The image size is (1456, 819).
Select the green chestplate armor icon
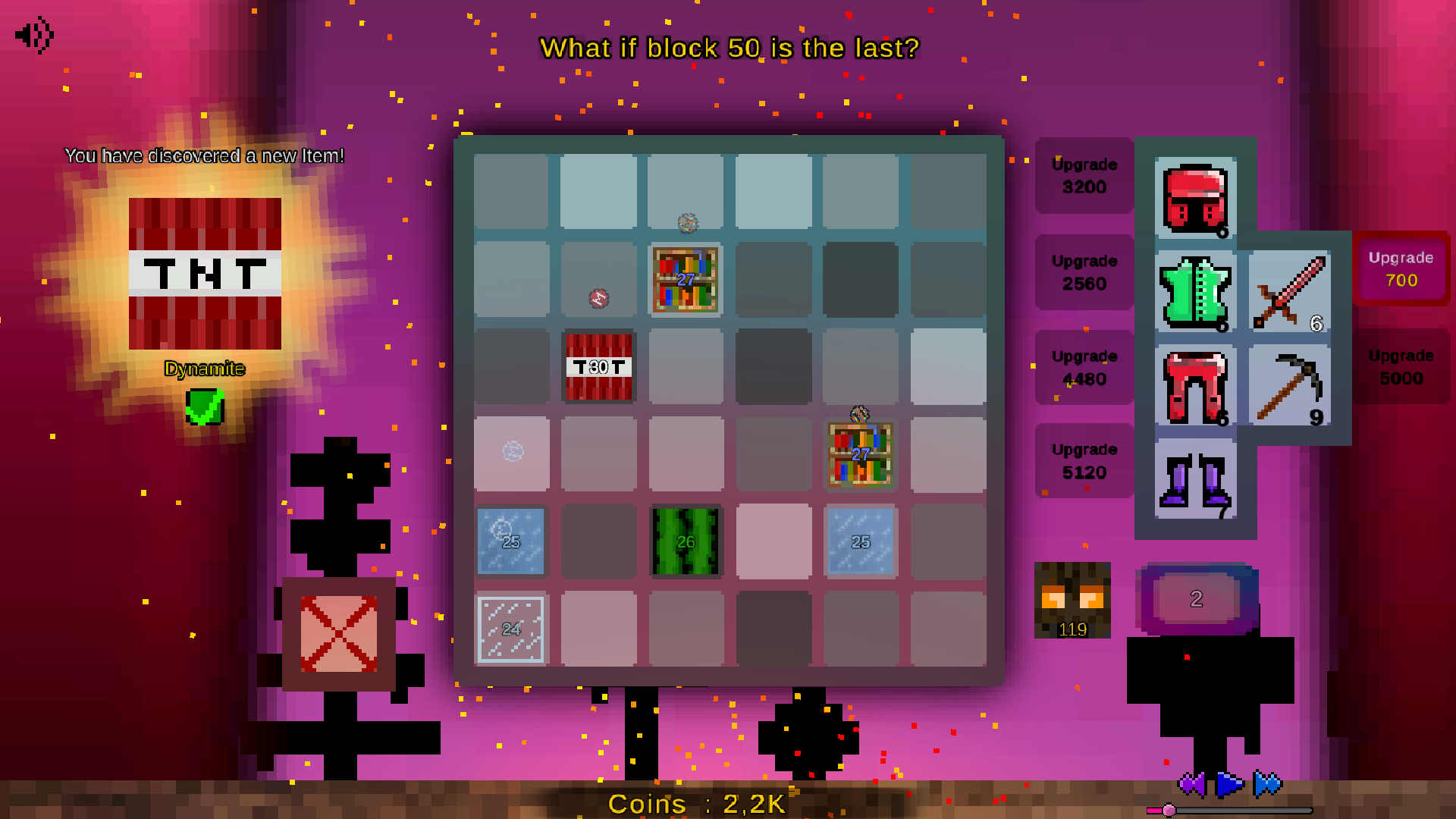click(x=1195, y=293)
